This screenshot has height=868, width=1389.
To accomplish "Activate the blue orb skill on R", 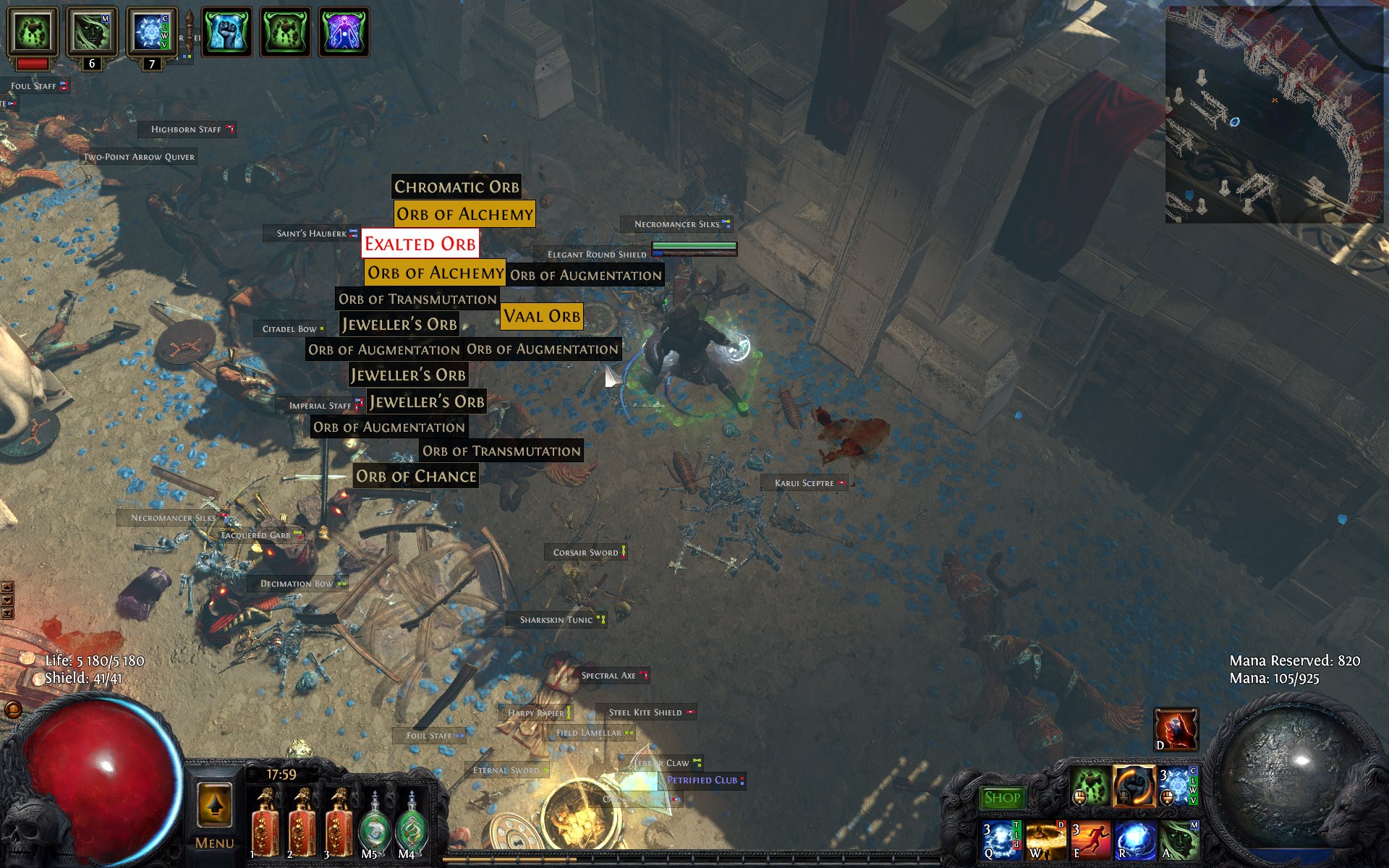I will click(1134, 841).
